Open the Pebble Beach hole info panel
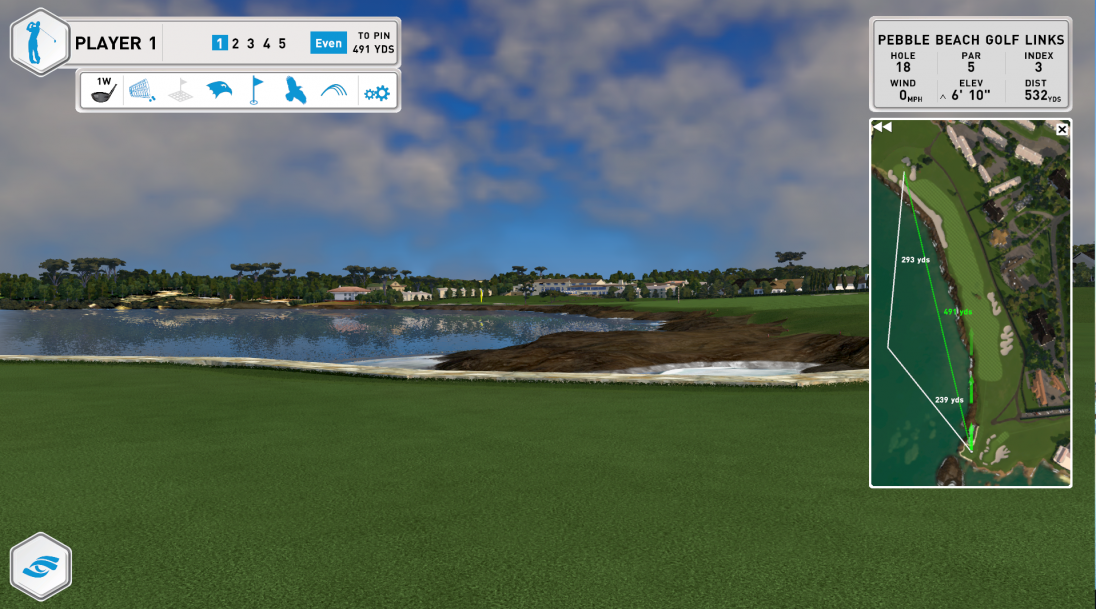1096x609 pixels. coord(970,65)
